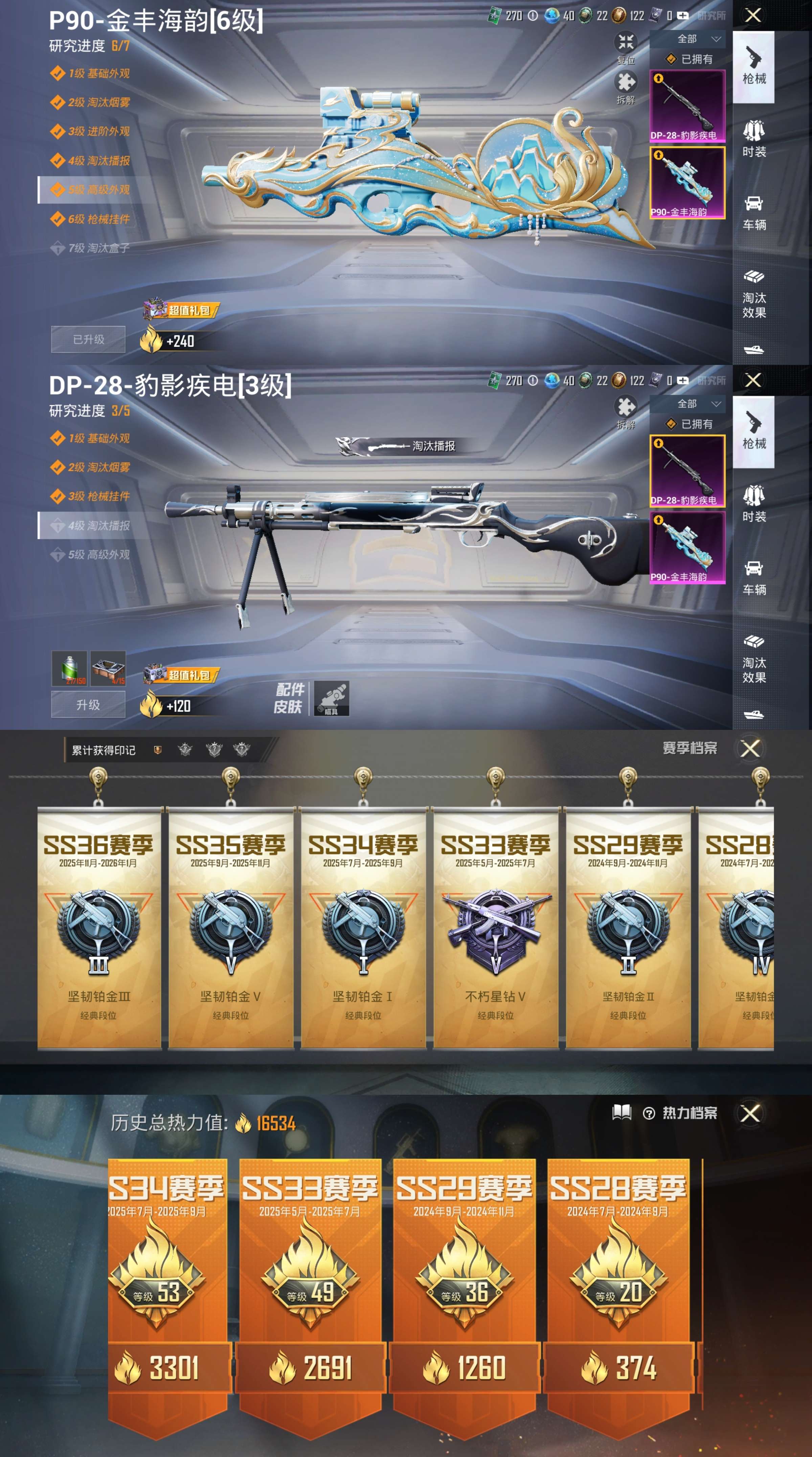The width and height of the screenshot is (812, 1457).
Task: Select the 不朽星钻 V season banner
Action: 495,928
